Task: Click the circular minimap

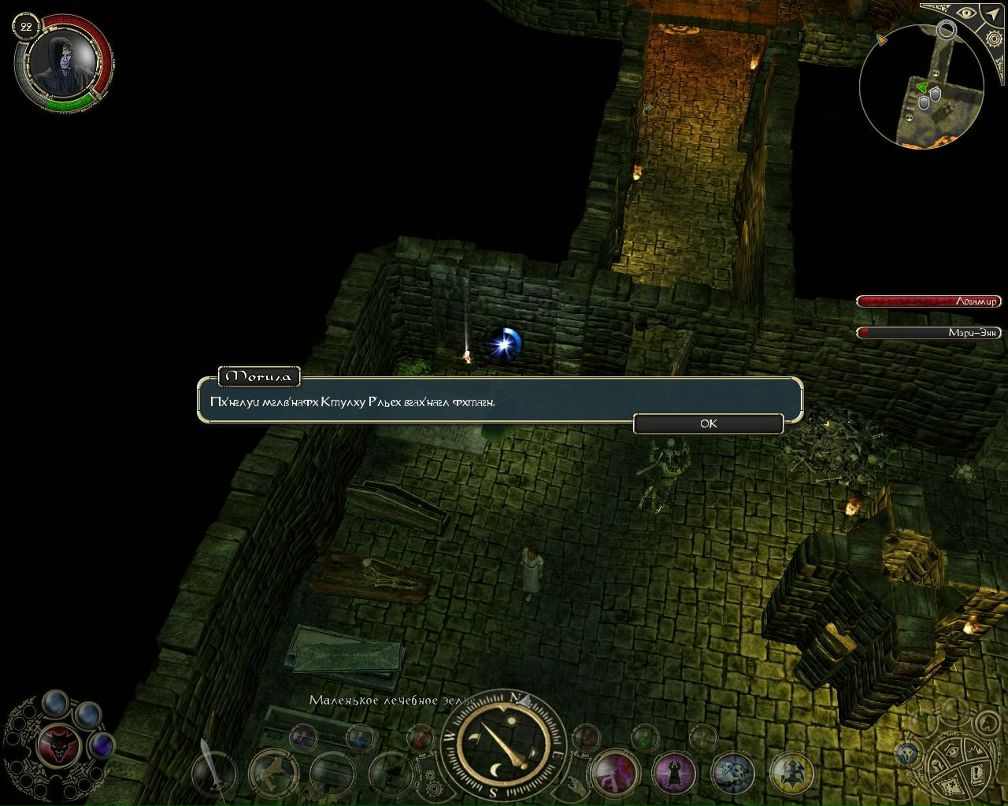Action: click(920, 85)
